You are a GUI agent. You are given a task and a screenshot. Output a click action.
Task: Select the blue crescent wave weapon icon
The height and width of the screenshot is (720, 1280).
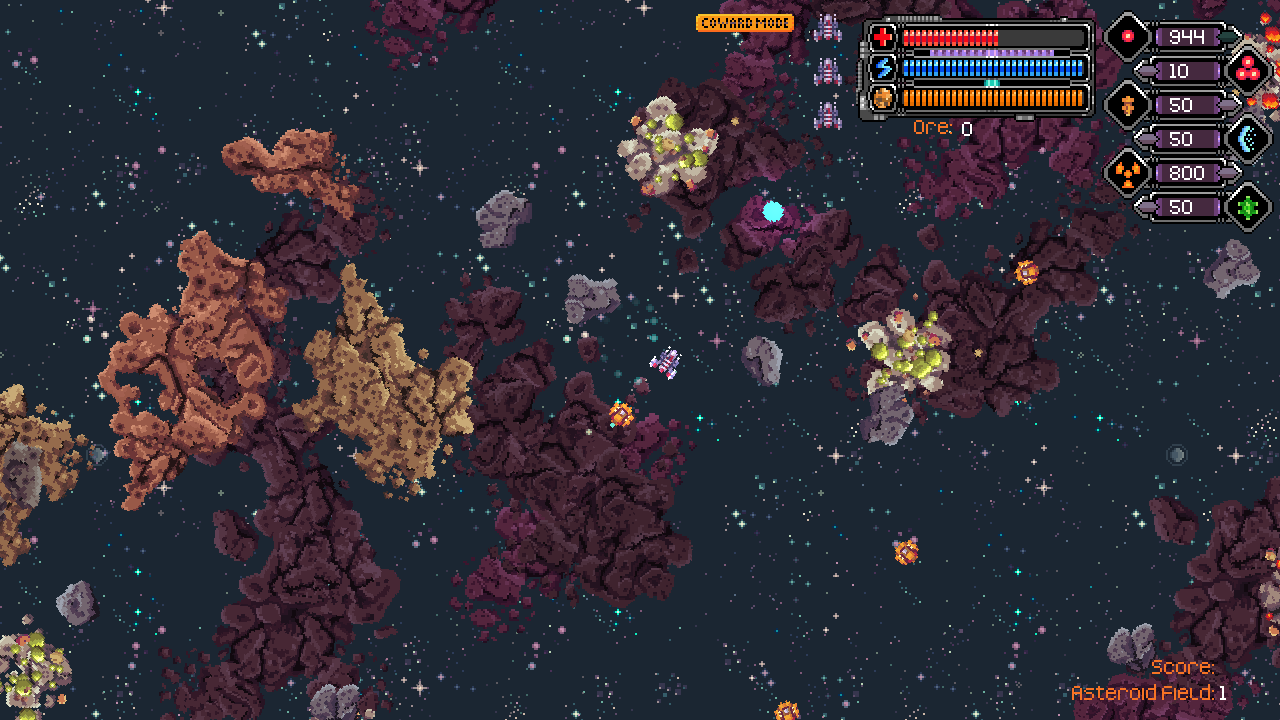coord(1247,139)
